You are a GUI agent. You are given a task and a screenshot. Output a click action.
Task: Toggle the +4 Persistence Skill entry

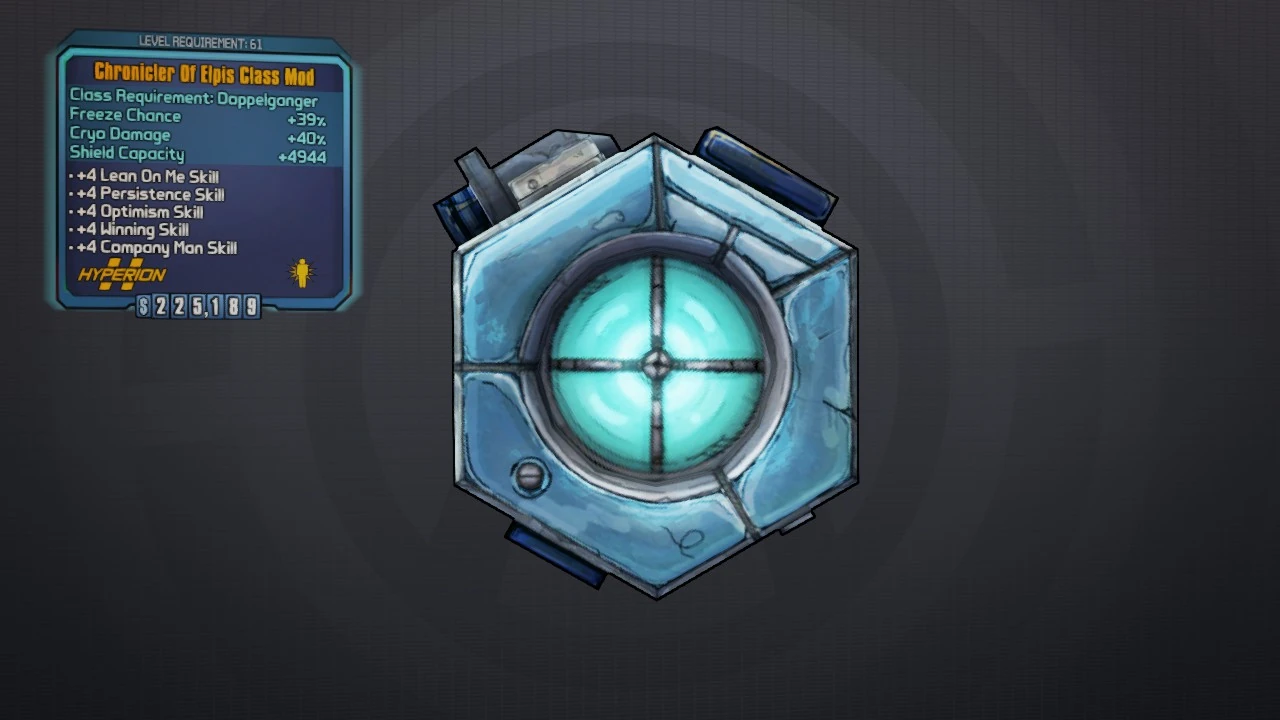148,194
